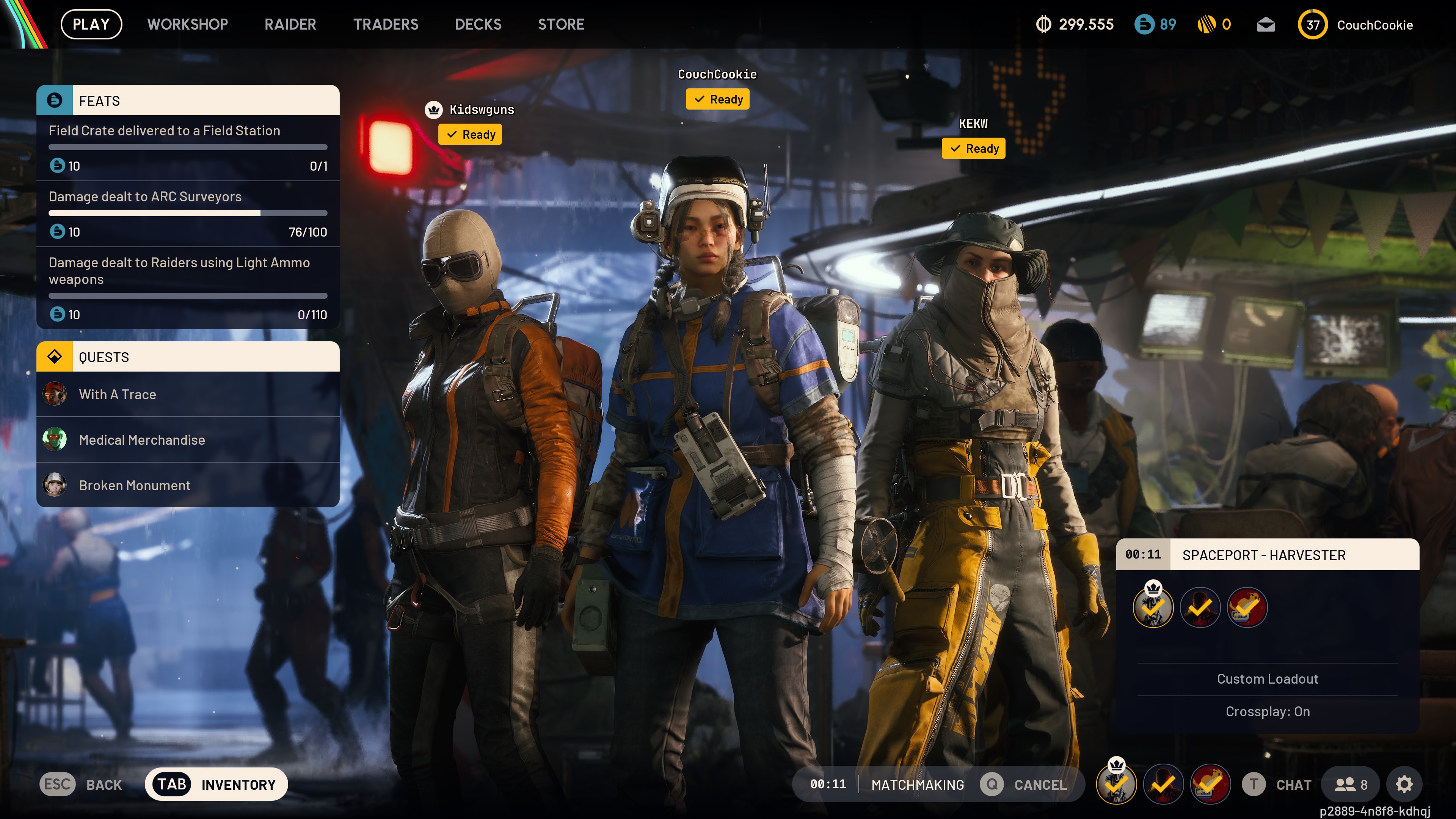Image resolution: width=1456 pixels, height=819 pixels.
Task: Click the ARC Surveyors damage progress bar
Action: (188, 213)
